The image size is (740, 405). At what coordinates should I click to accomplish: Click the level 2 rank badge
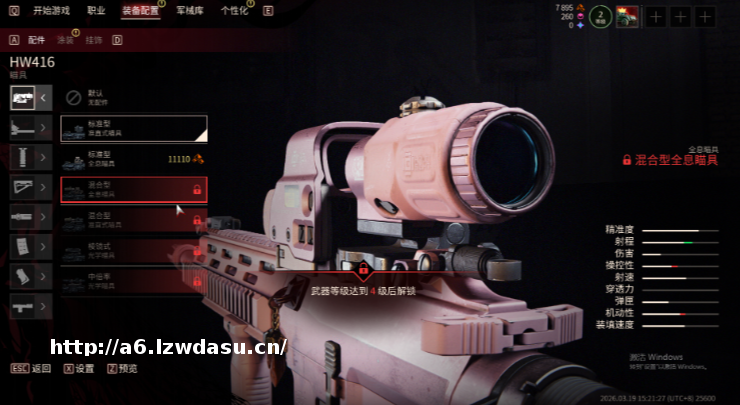click(x=600, y=16)
